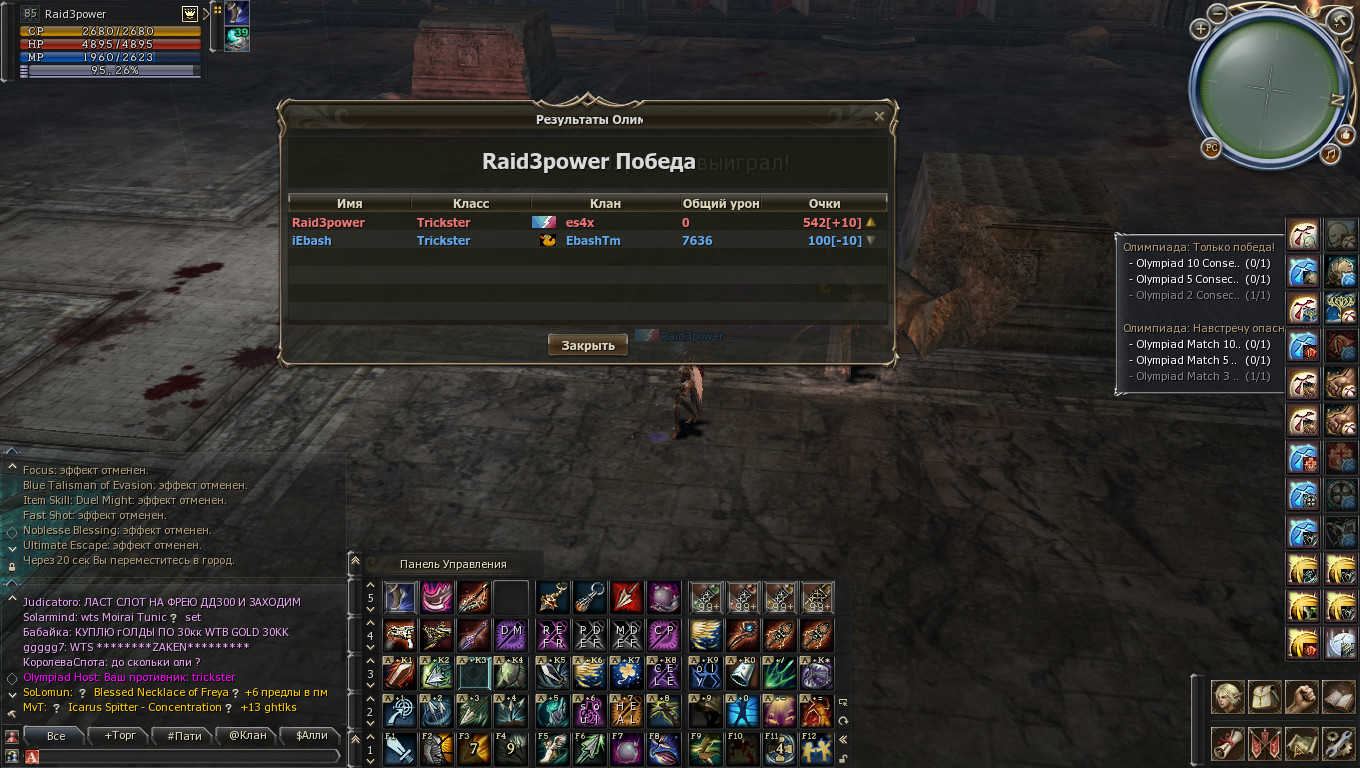Use the DM skill on the hotbar
Screen dimensions: 1360x768
coord(511,632)
